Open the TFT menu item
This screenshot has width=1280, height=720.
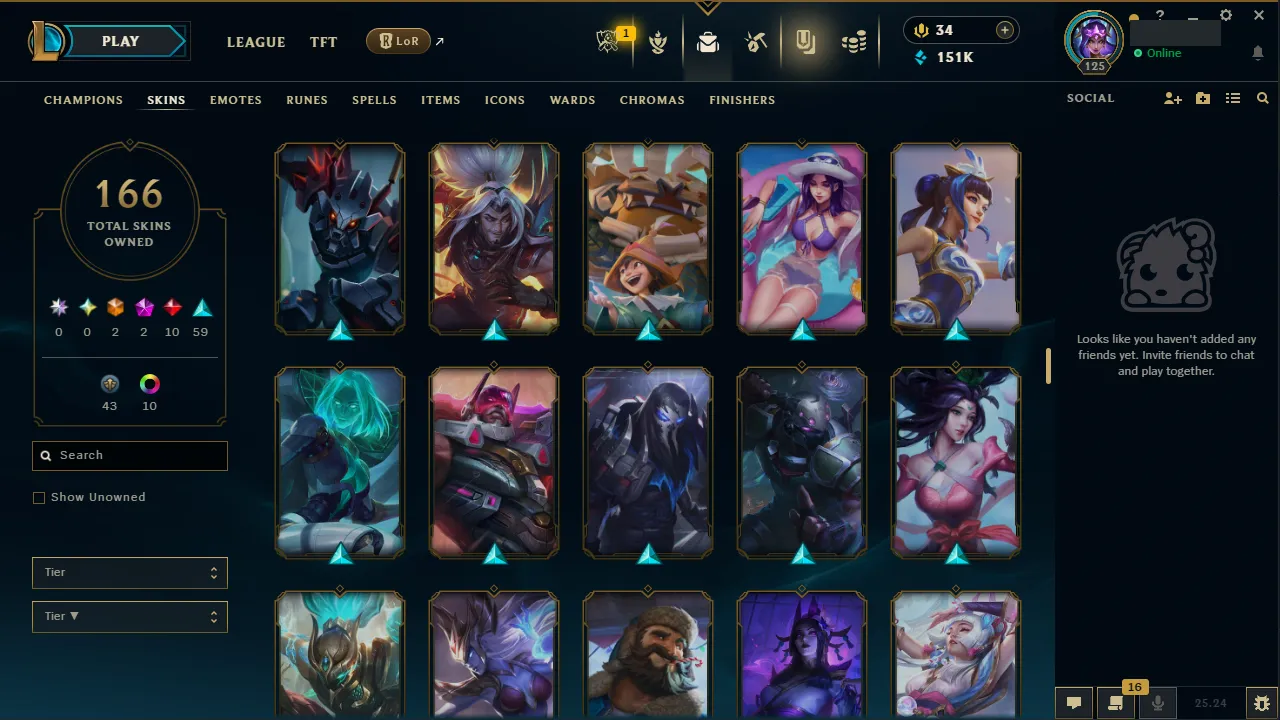[x=323, y=42]
